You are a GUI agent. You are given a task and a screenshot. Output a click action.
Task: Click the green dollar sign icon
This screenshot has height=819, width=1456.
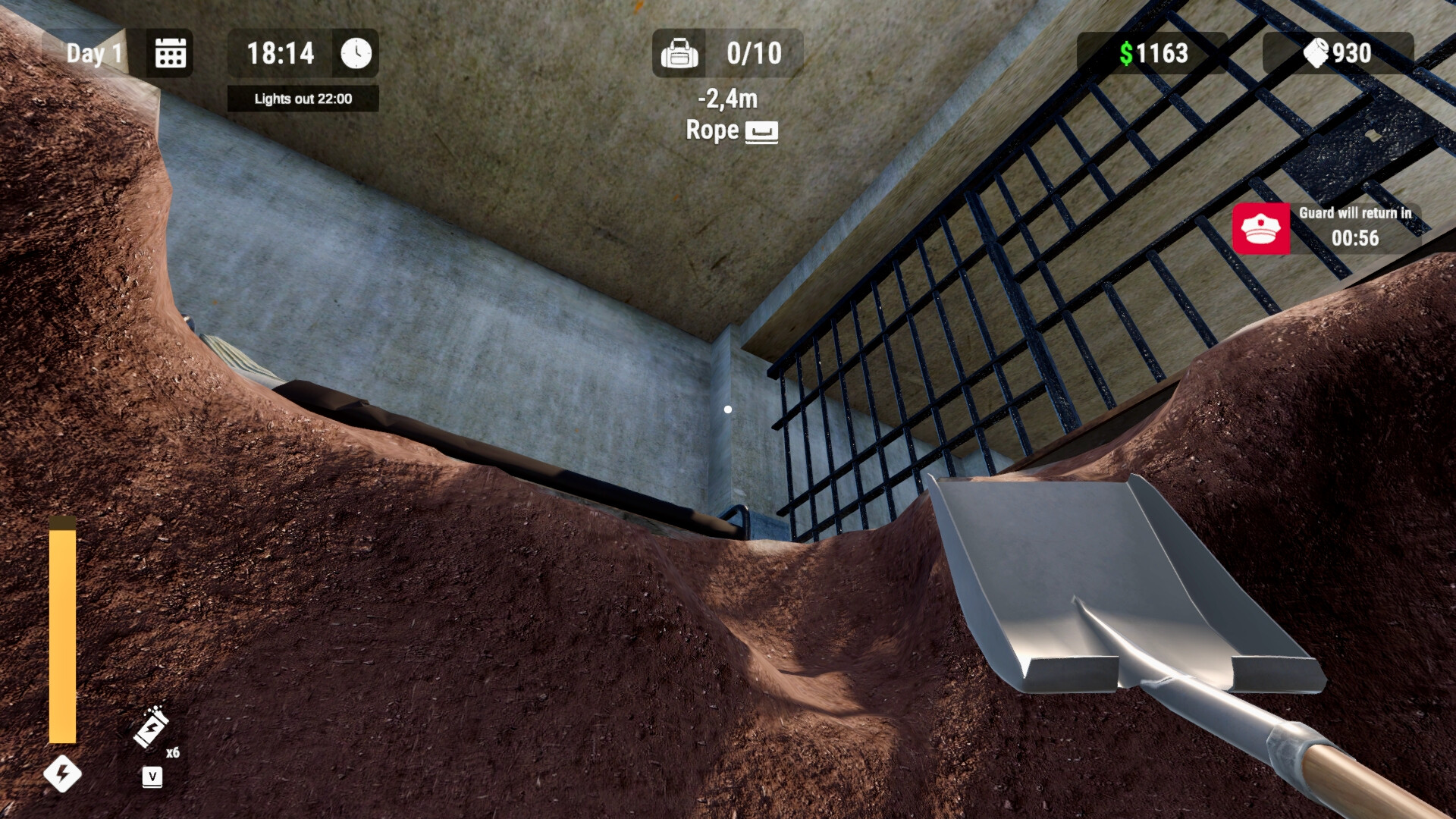point(1125,53)
